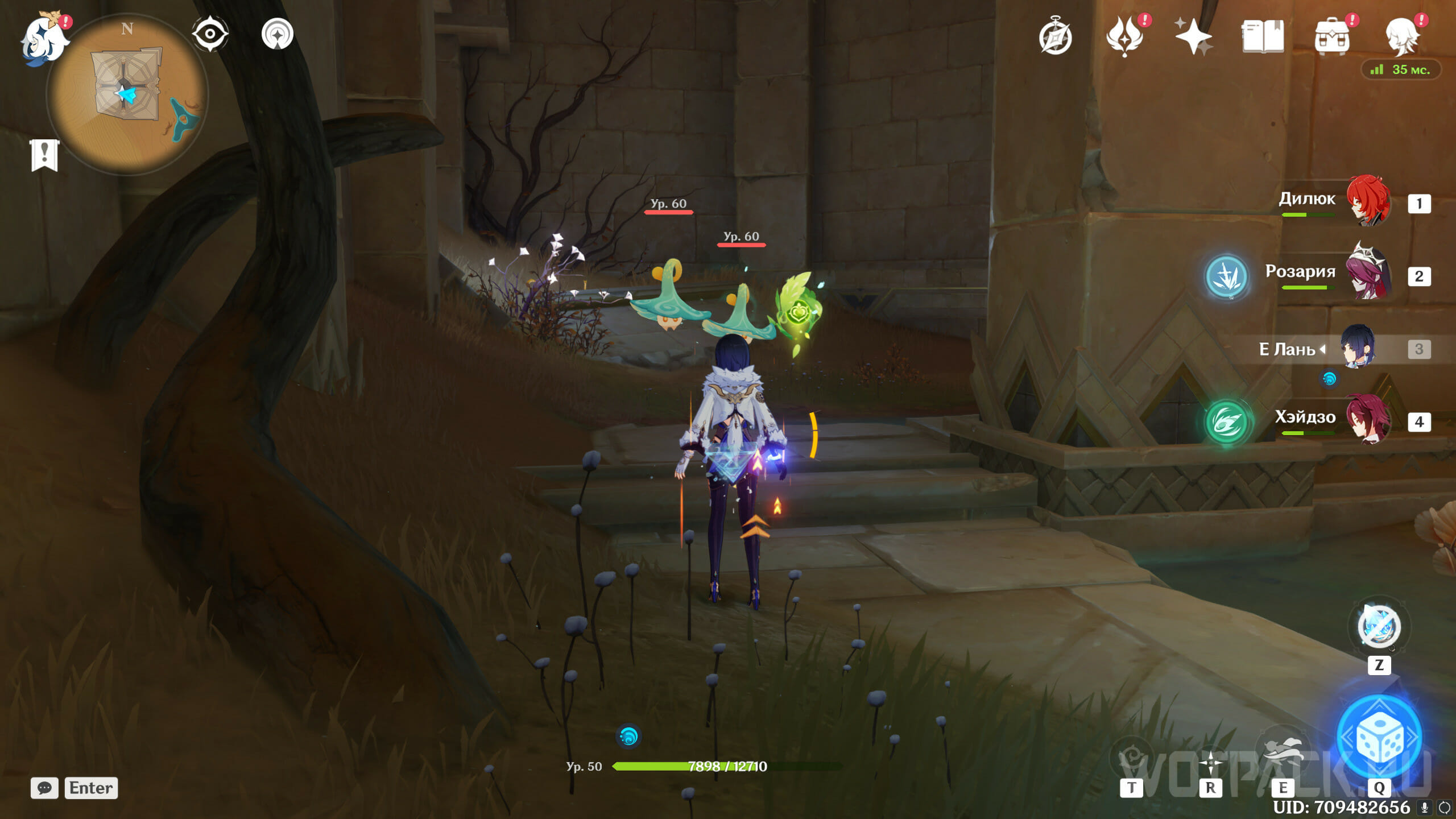Toggle elemental sight eye icon
1456x819 pixels.
coord(210,34)
